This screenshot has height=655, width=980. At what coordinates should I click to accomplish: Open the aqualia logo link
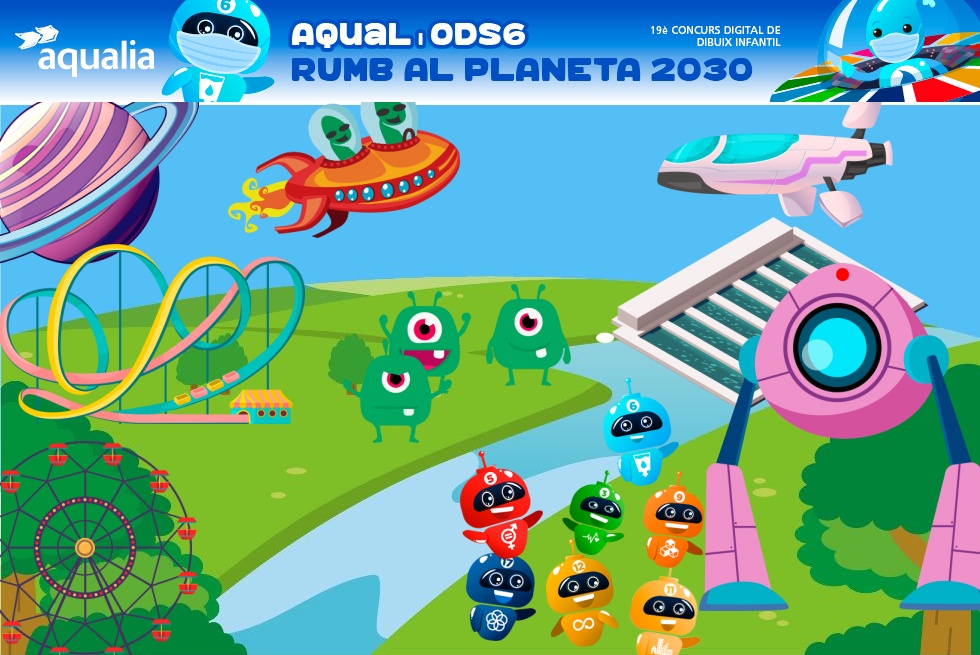point(85,52)
